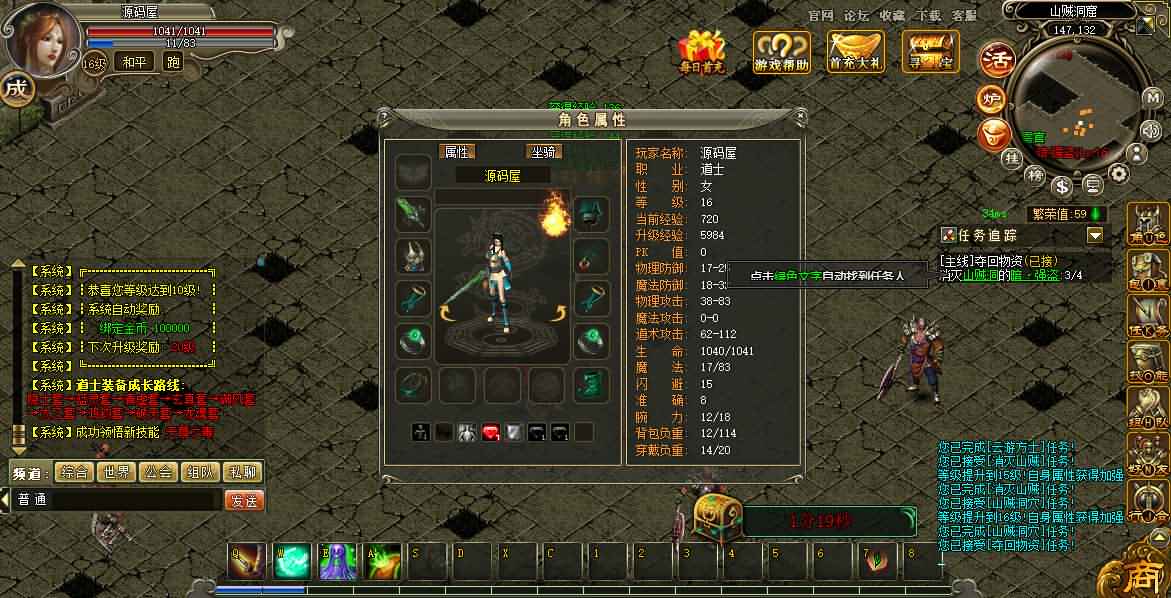Open the 炉 furnace button by the minimap
Screen dimensions: 1171x598
(x=992, y=99)
